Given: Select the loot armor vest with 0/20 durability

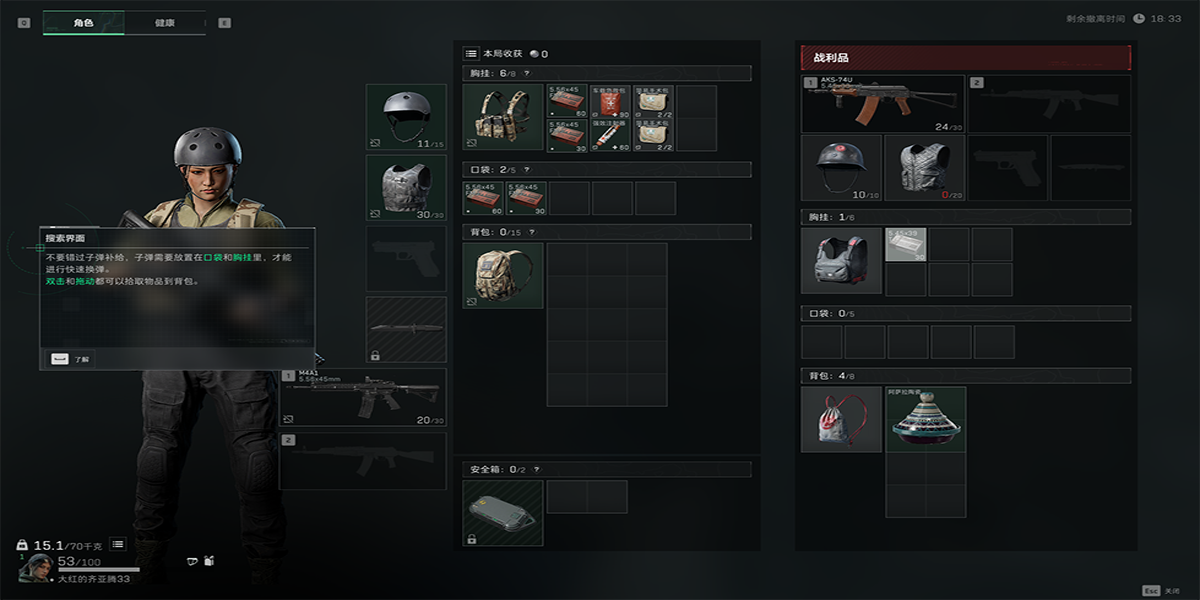Looking at the screenshot, I should [x=924, y=167].
